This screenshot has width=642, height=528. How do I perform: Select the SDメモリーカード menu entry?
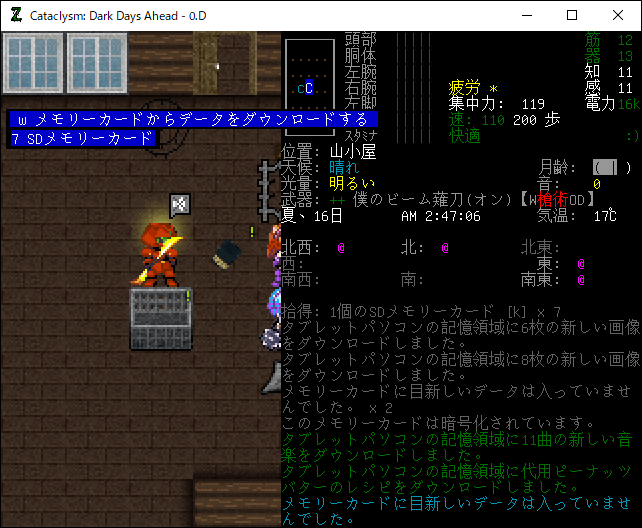(x=84, y=139)
